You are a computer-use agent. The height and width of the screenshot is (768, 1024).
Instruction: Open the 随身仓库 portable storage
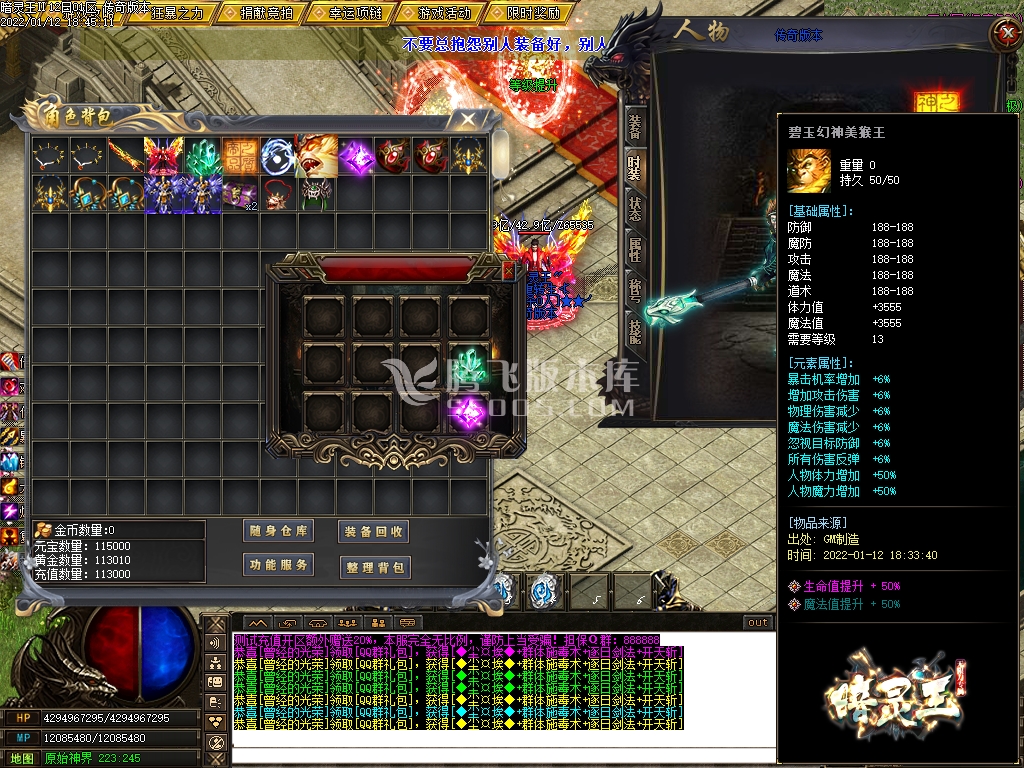coord(278,531)
